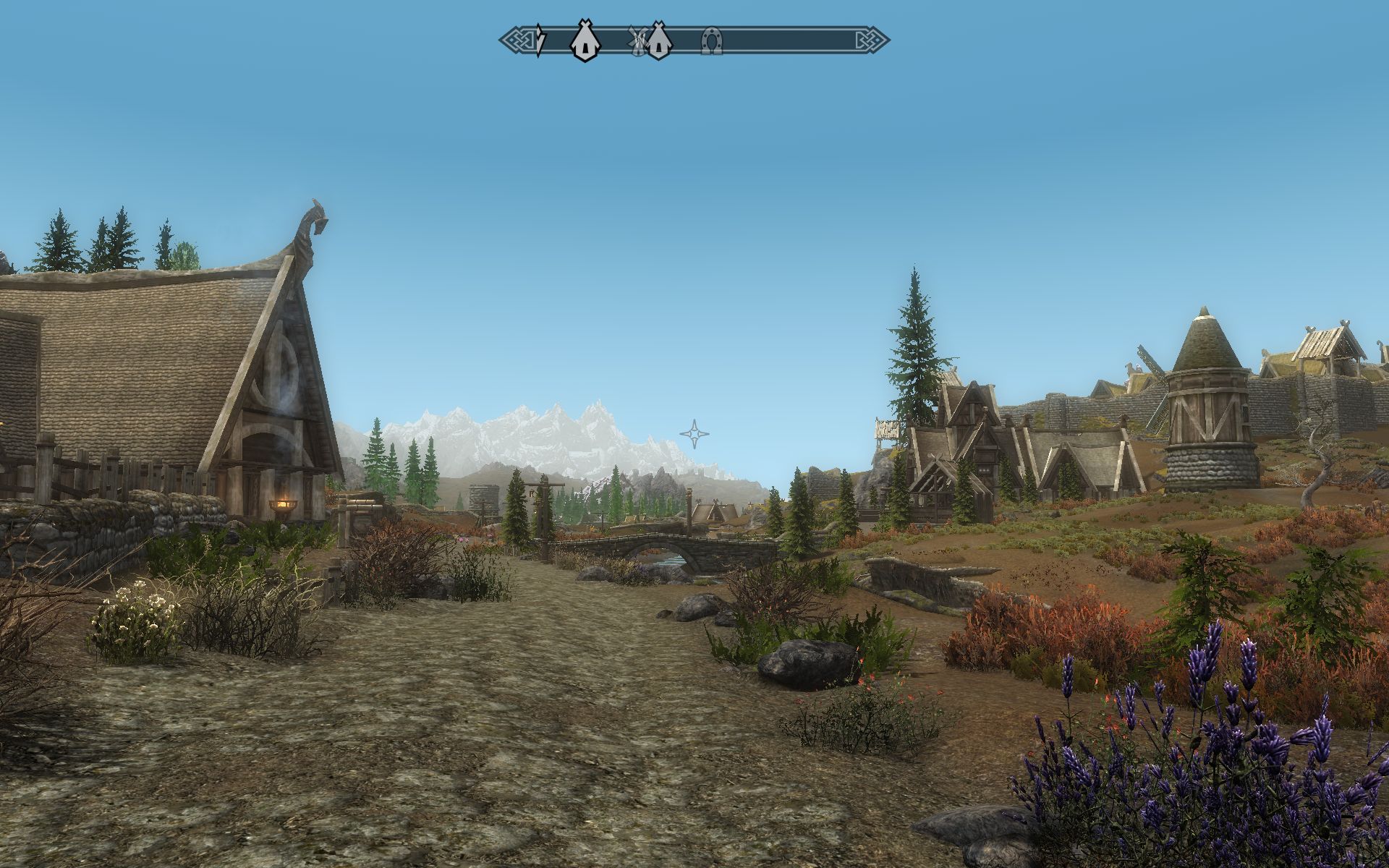This screenshot has height=868, width=1389.
Task: Click the crosshair reticle in screen center
Action: 694,434
